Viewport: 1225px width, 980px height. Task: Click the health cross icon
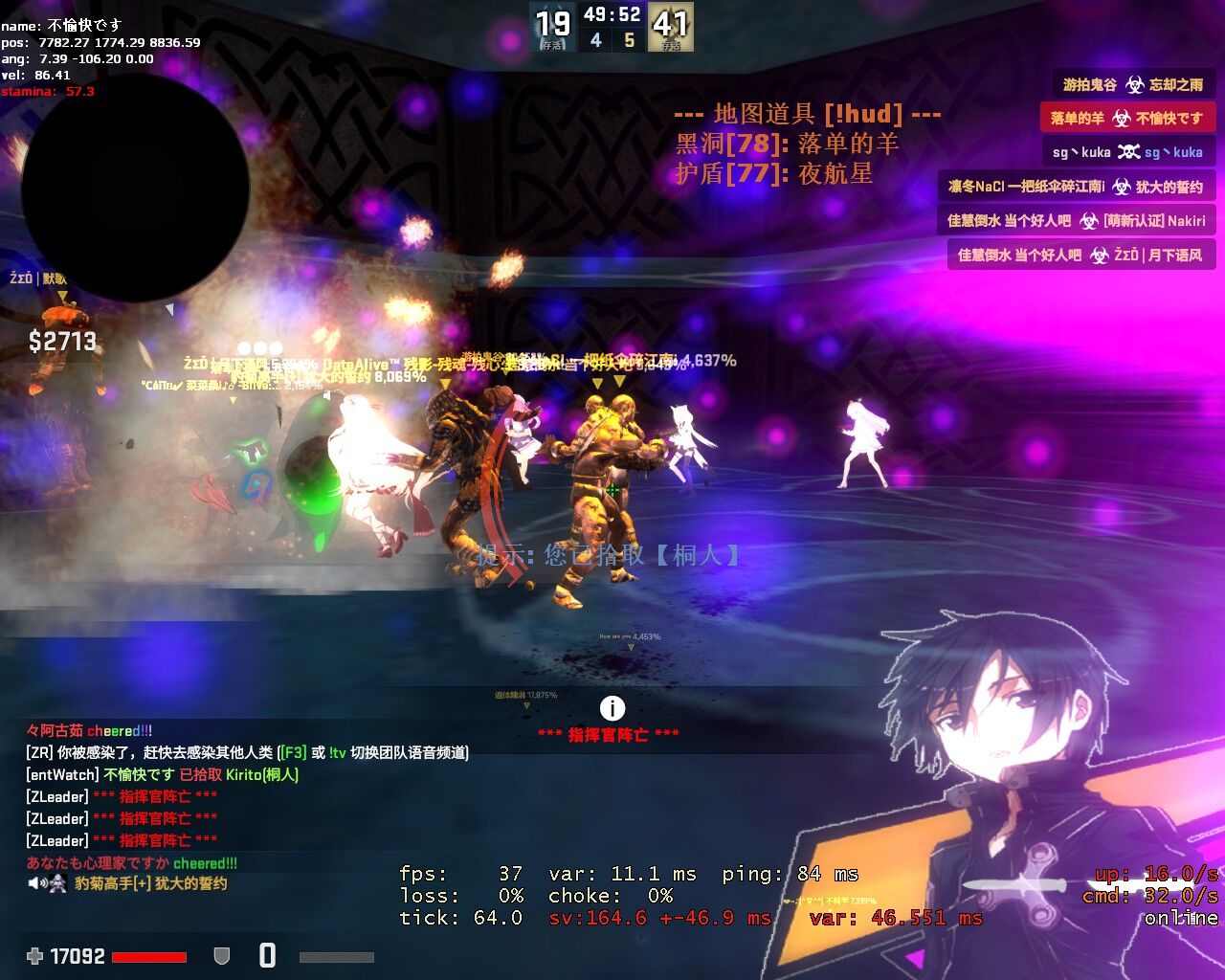[x=35, y=955]
